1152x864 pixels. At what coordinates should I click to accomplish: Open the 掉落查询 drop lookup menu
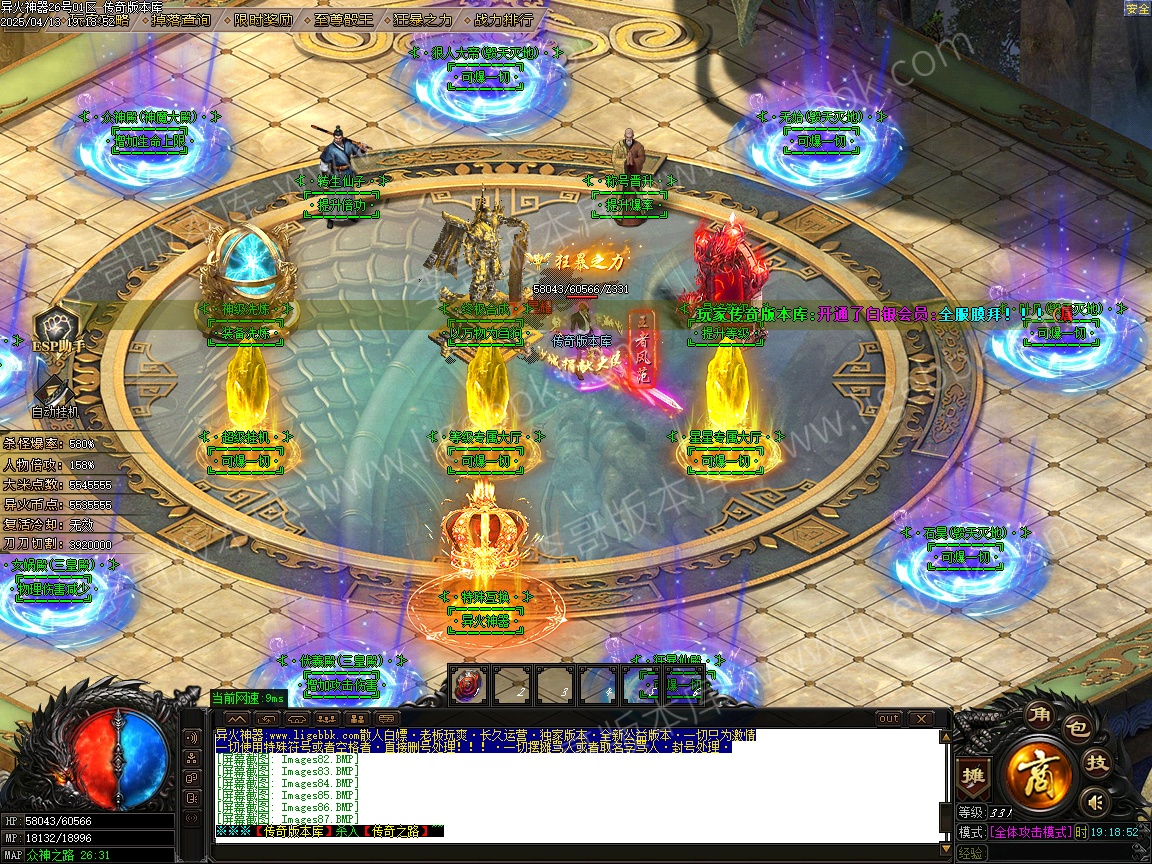tap(182, 19)
